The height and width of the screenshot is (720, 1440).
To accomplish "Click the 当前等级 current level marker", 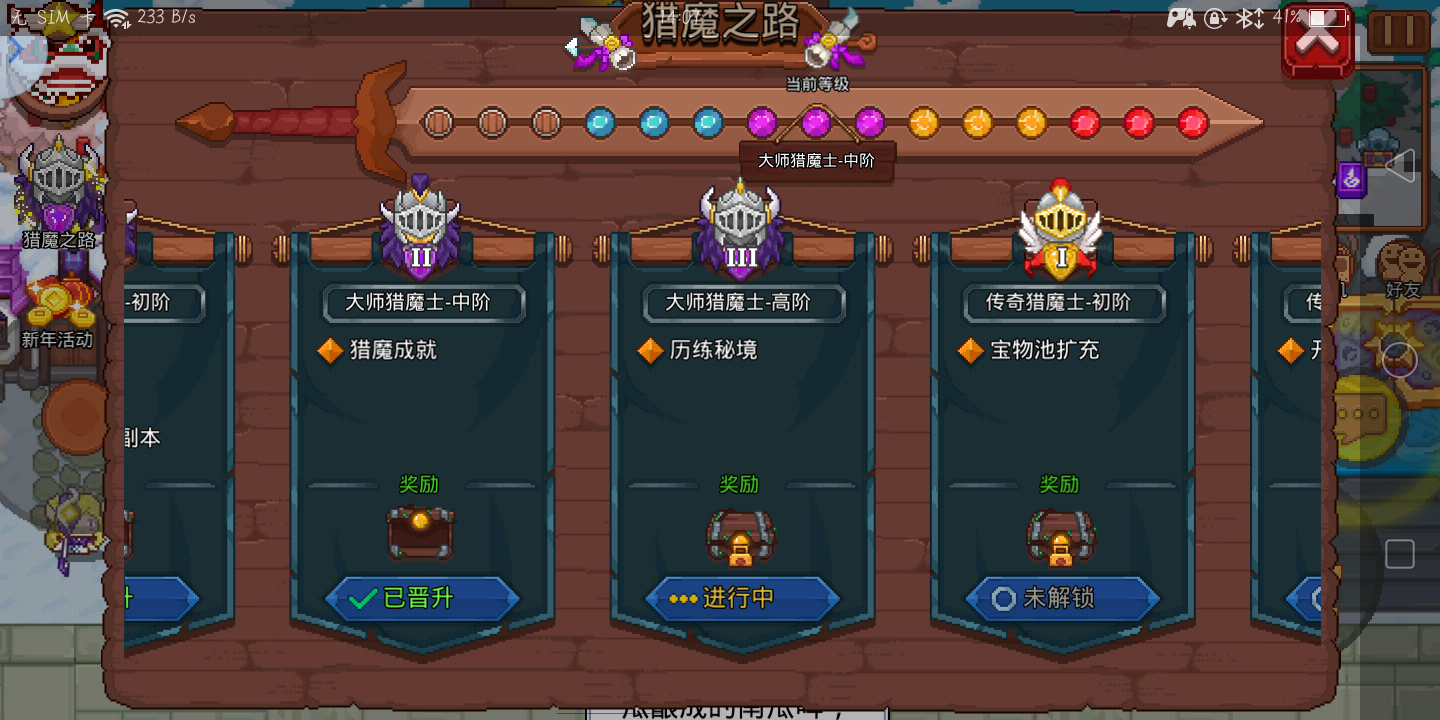I will [816, 85].
